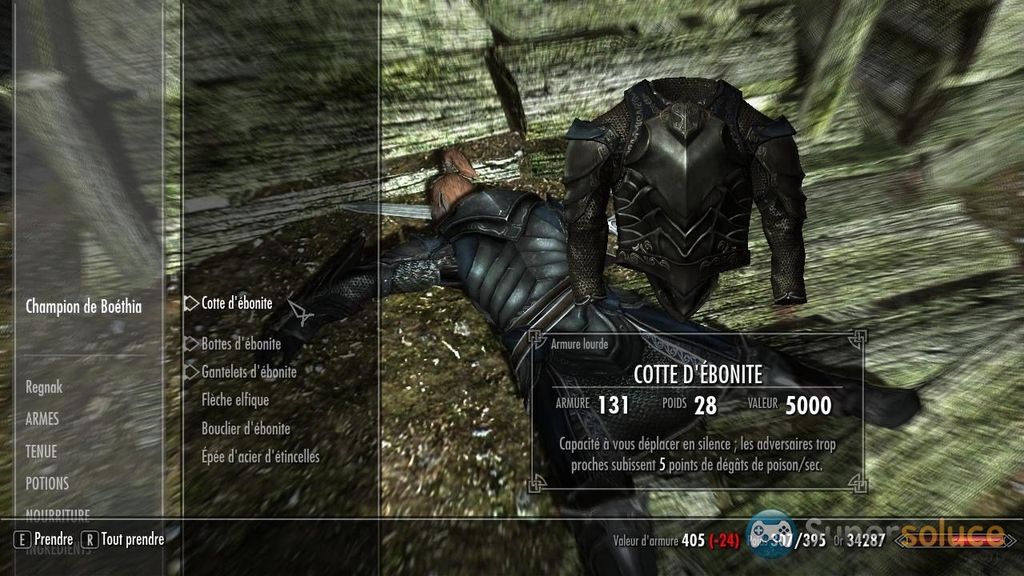
Task: Select the Champion de Boéthia container
Action: (83, 307)
